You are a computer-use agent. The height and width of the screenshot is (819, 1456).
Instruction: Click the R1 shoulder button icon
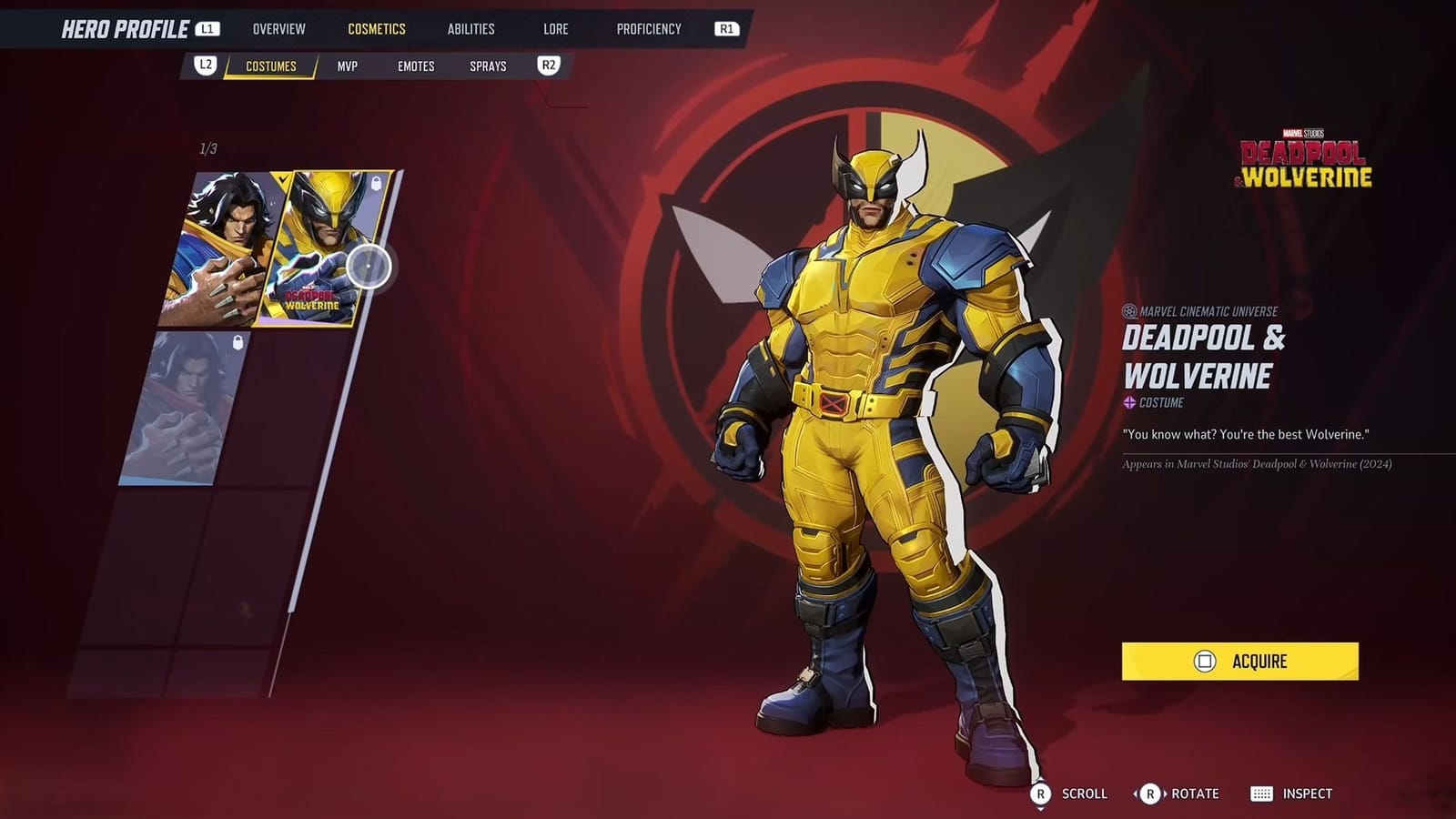[x=728, y=28]
